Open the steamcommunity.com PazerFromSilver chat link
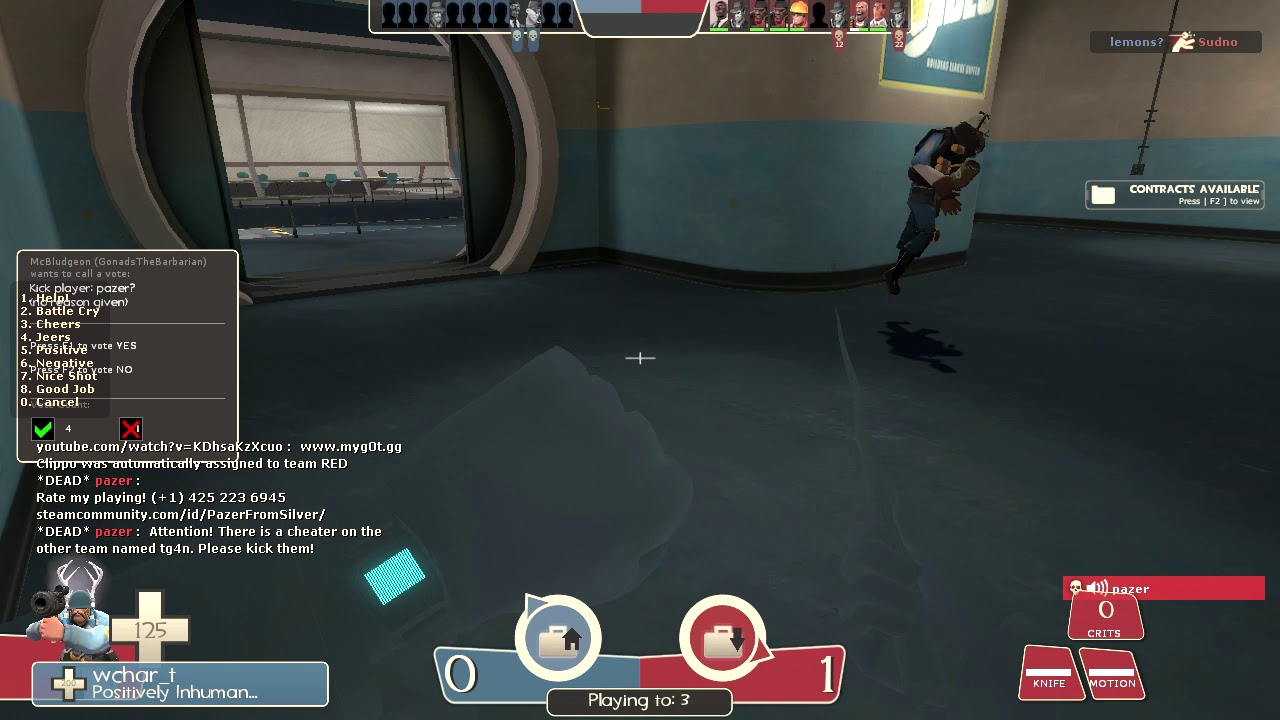The height and width of the screenshot is (720, 1280). click(x=180, y=514)
